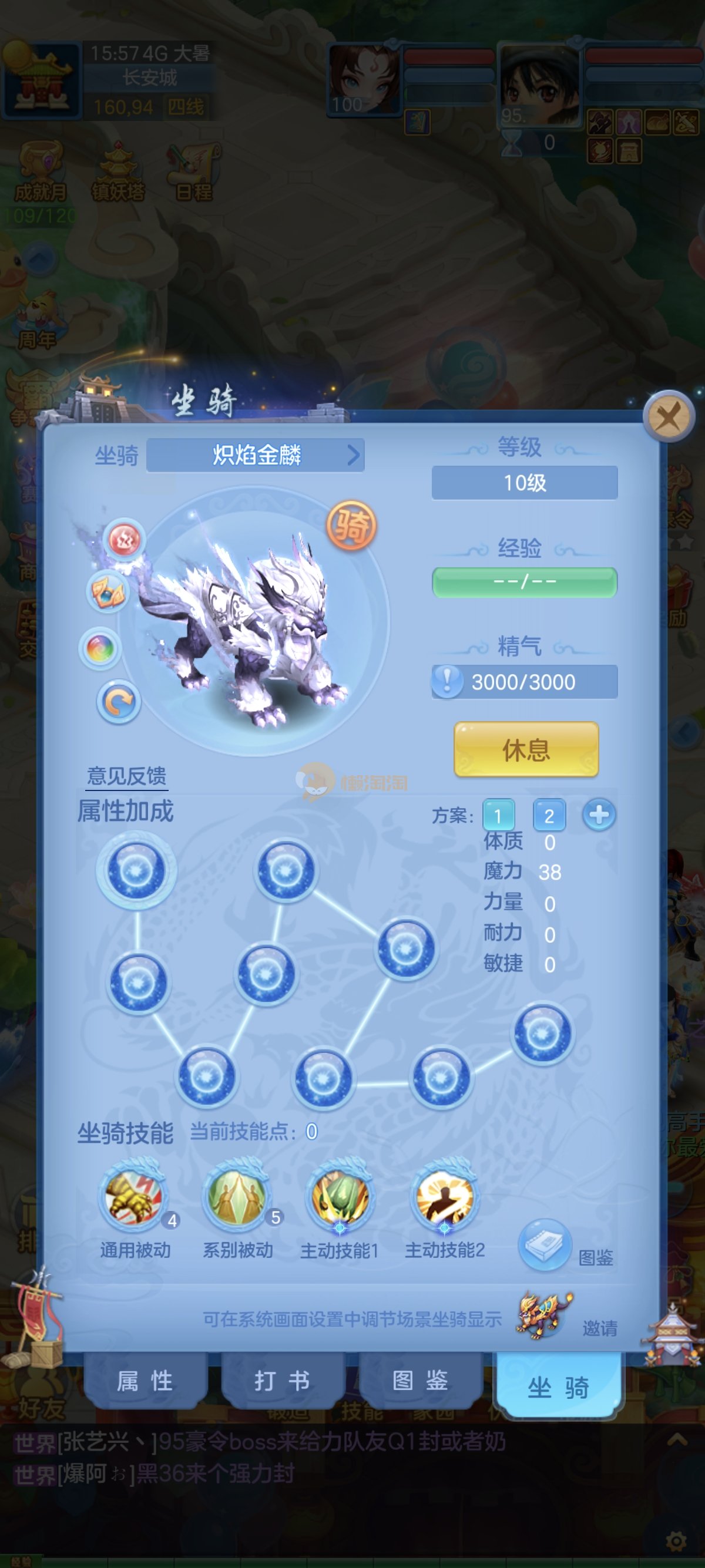Choose the 主动技能1 skill icon

pyautogui.click(x=340, y=1197)
